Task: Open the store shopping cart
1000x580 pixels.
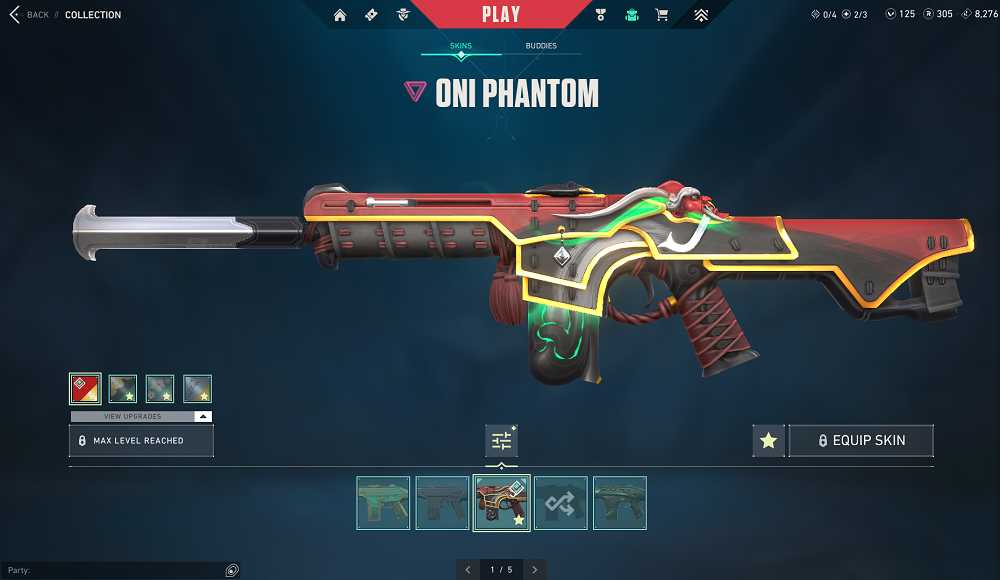Action: tap(661, 15)
